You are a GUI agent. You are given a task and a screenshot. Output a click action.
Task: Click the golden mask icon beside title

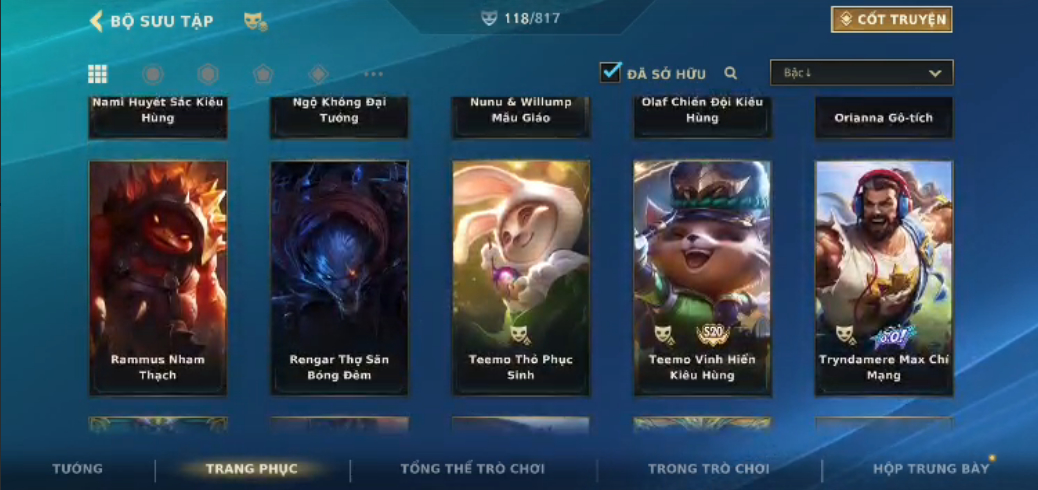255,21
